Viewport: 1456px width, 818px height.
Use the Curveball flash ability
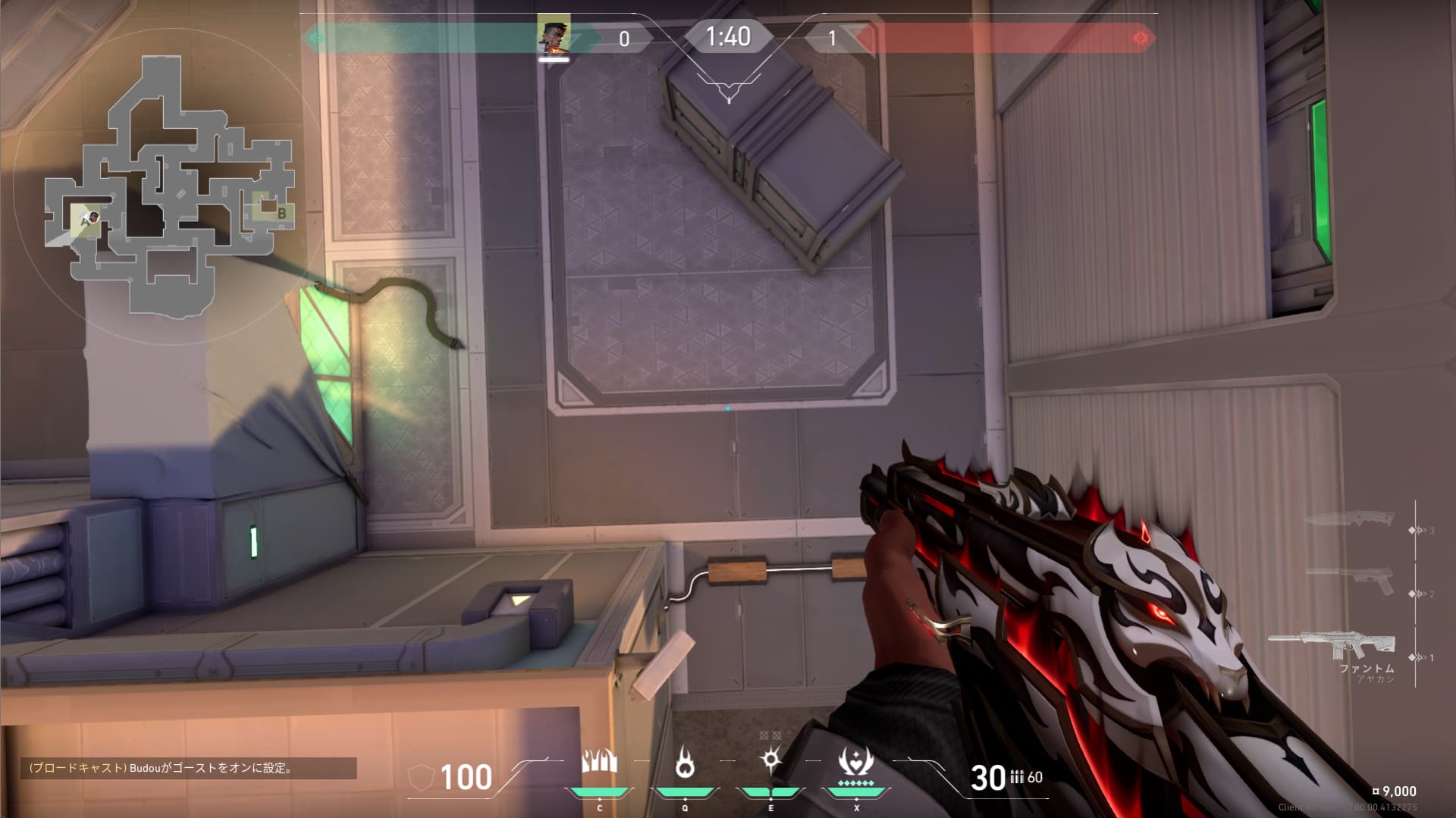click(x=770, y=760)
